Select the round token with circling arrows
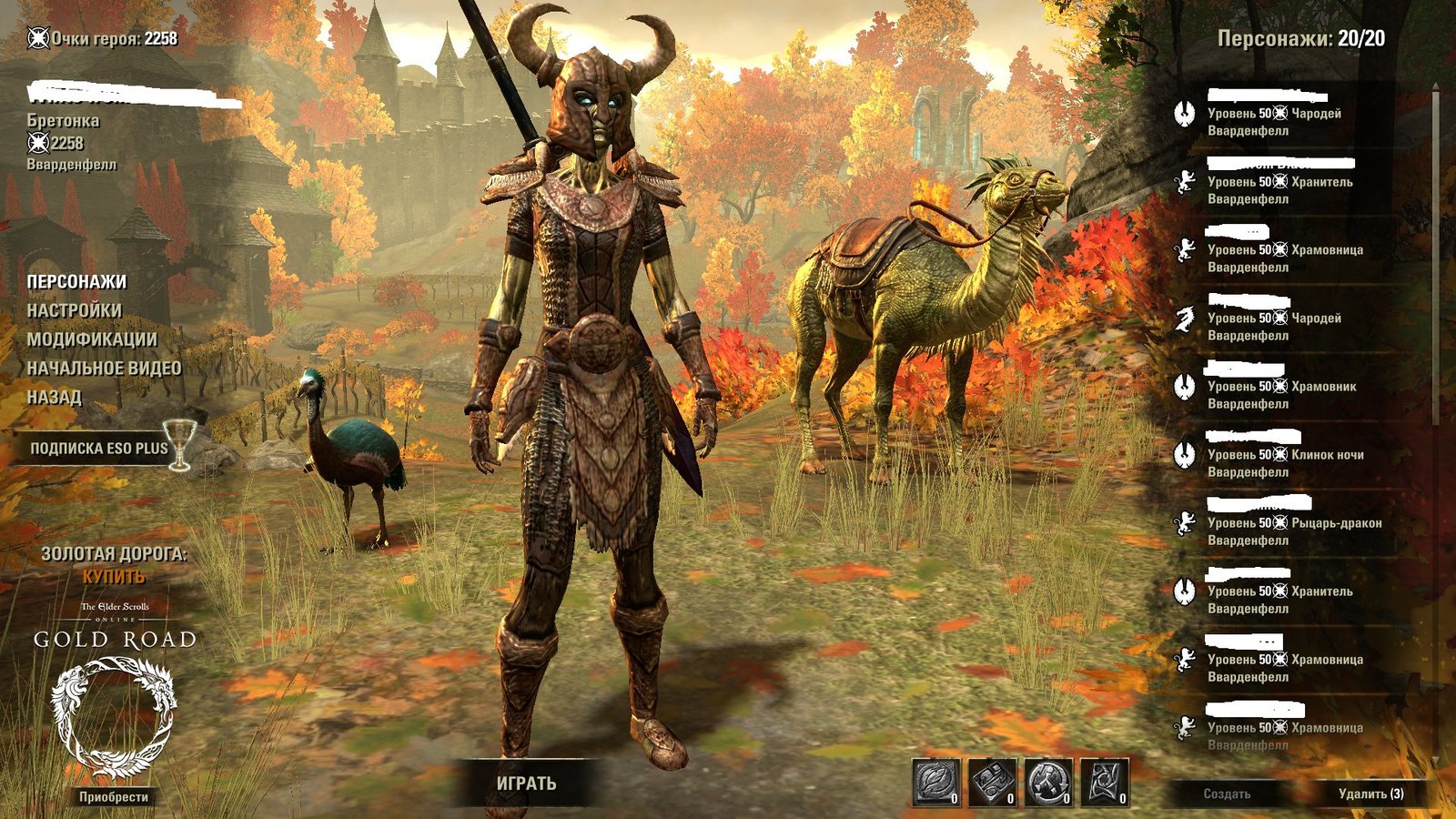The image size is (1456, 819). pyautogui.click(x=1048, y=783)
